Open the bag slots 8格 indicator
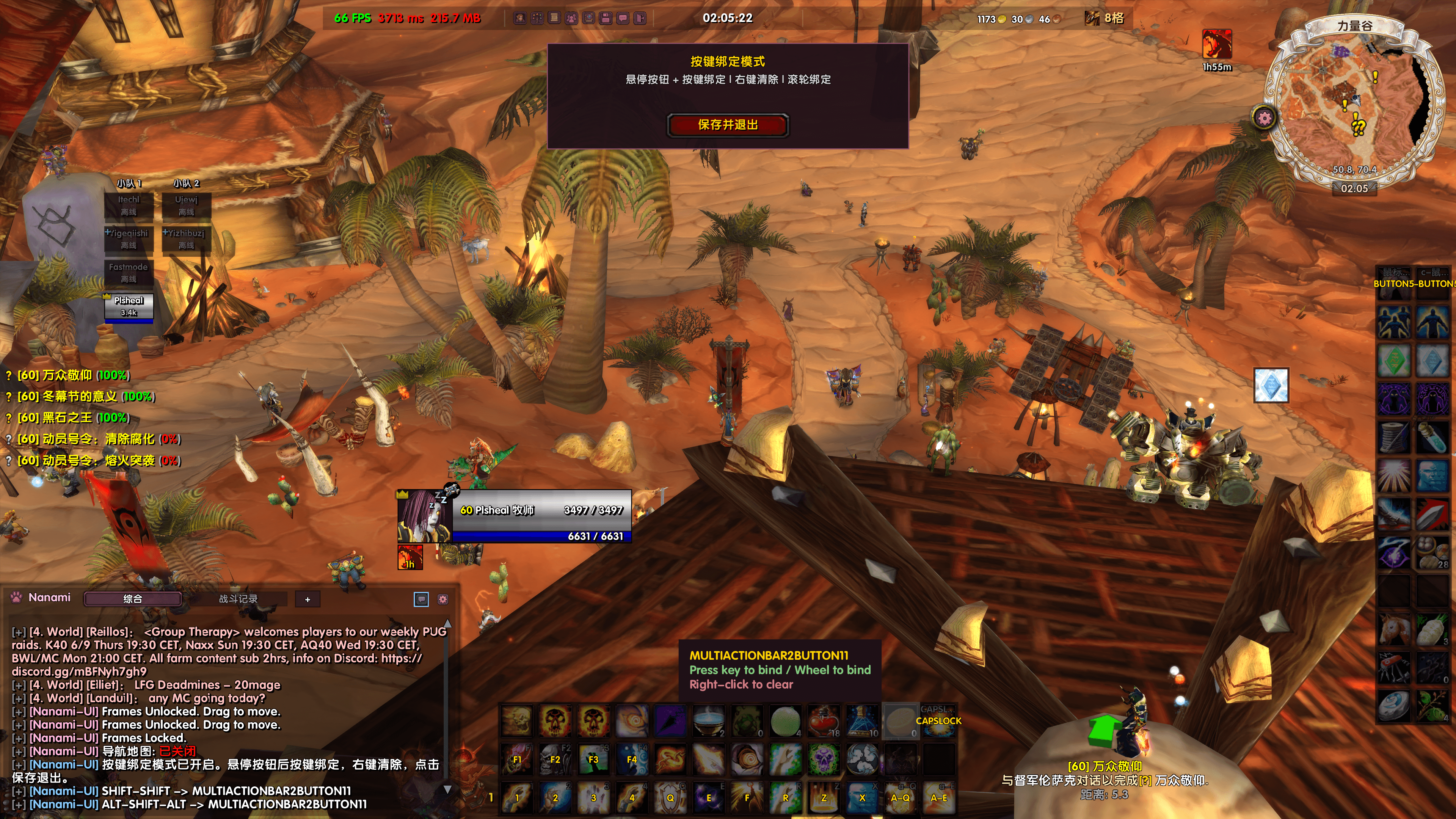The height and width of the screenshot is (819, 1456). (1105, 18)
